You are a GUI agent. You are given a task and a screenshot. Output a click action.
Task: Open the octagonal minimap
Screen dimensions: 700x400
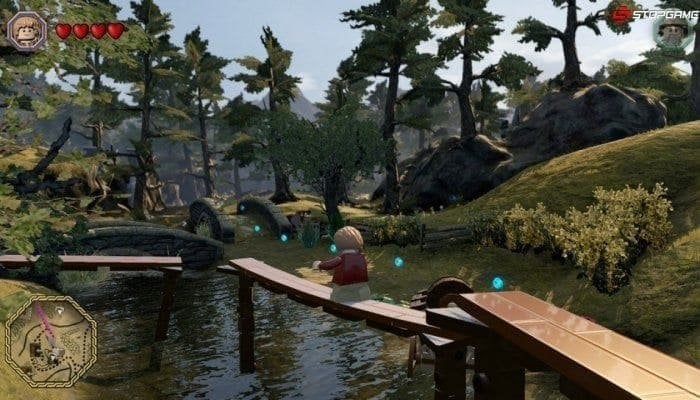tap(50, 341)
